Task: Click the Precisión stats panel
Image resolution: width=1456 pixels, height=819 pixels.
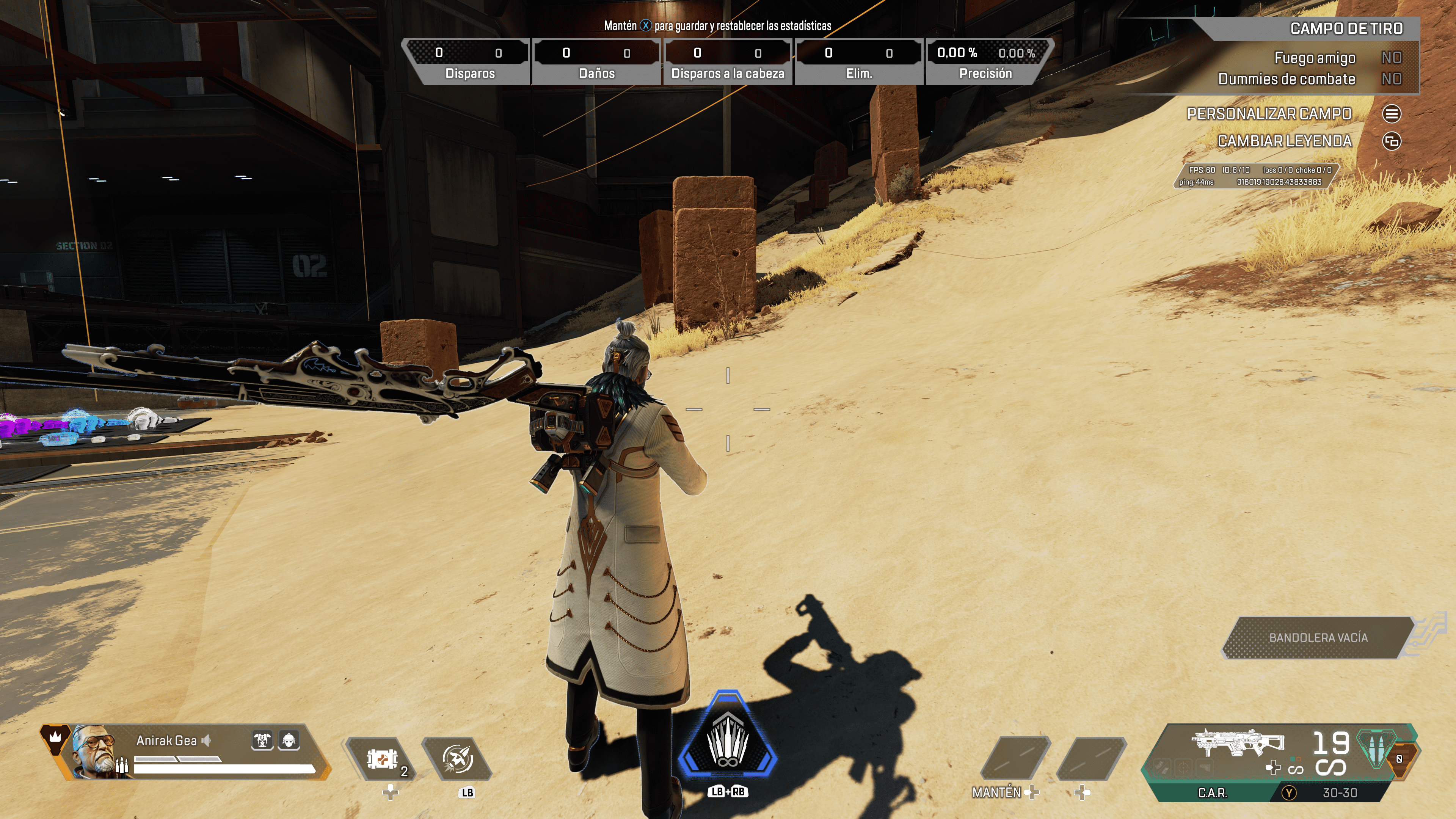Action: click(x=986, y=61)
